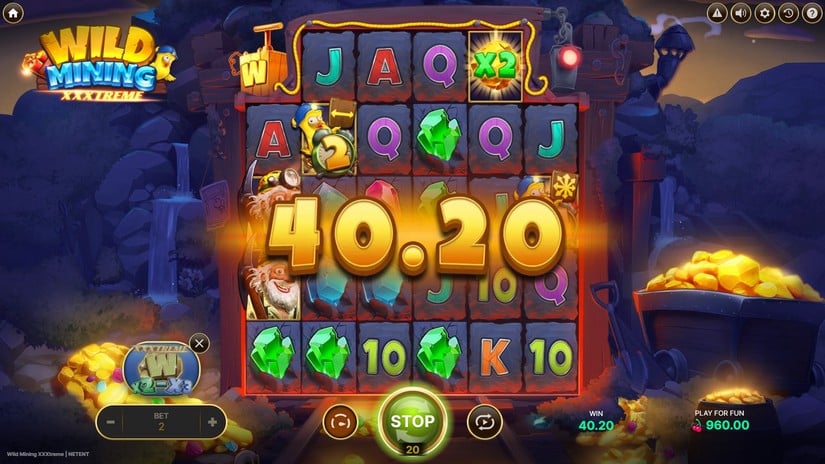Show the game history clock icon
This screenshot has height=464, width=825.
[x=788, y=13]
